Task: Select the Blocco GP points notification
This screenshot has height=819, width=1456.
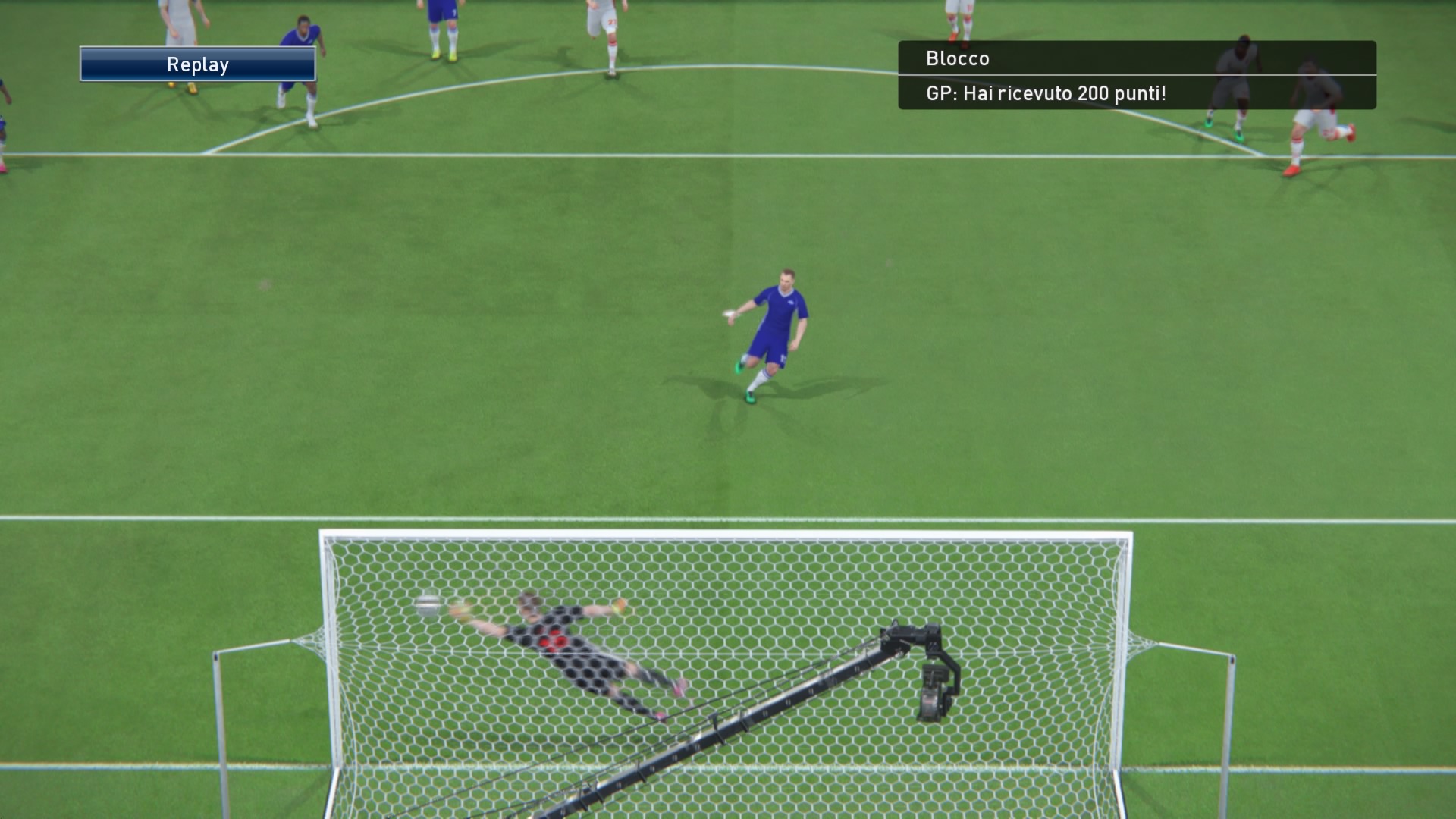Action: pos(1136,76)
